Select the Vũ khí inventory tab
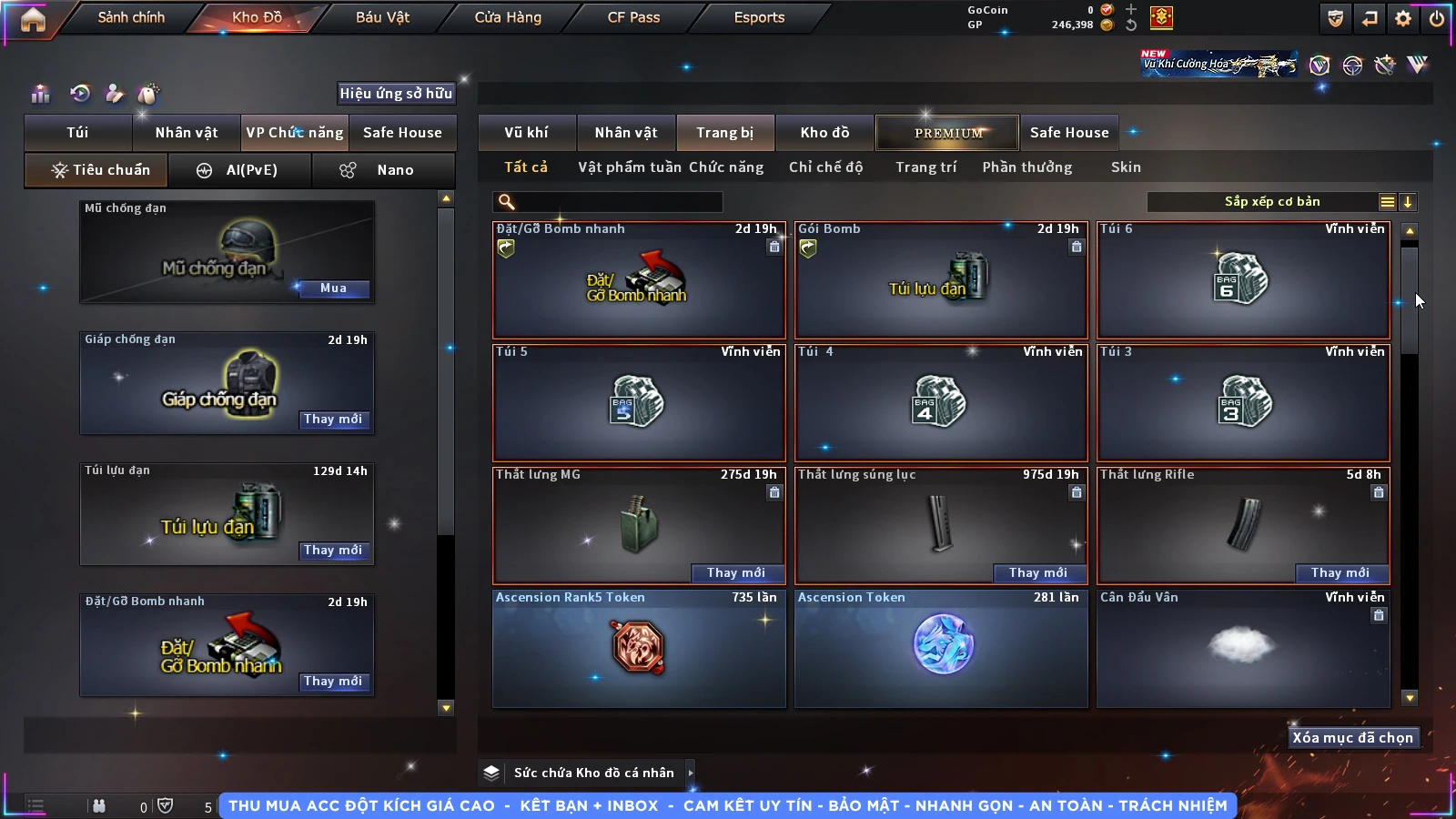The width and height of the screenshot is (1456, 819). click(526, 133)
